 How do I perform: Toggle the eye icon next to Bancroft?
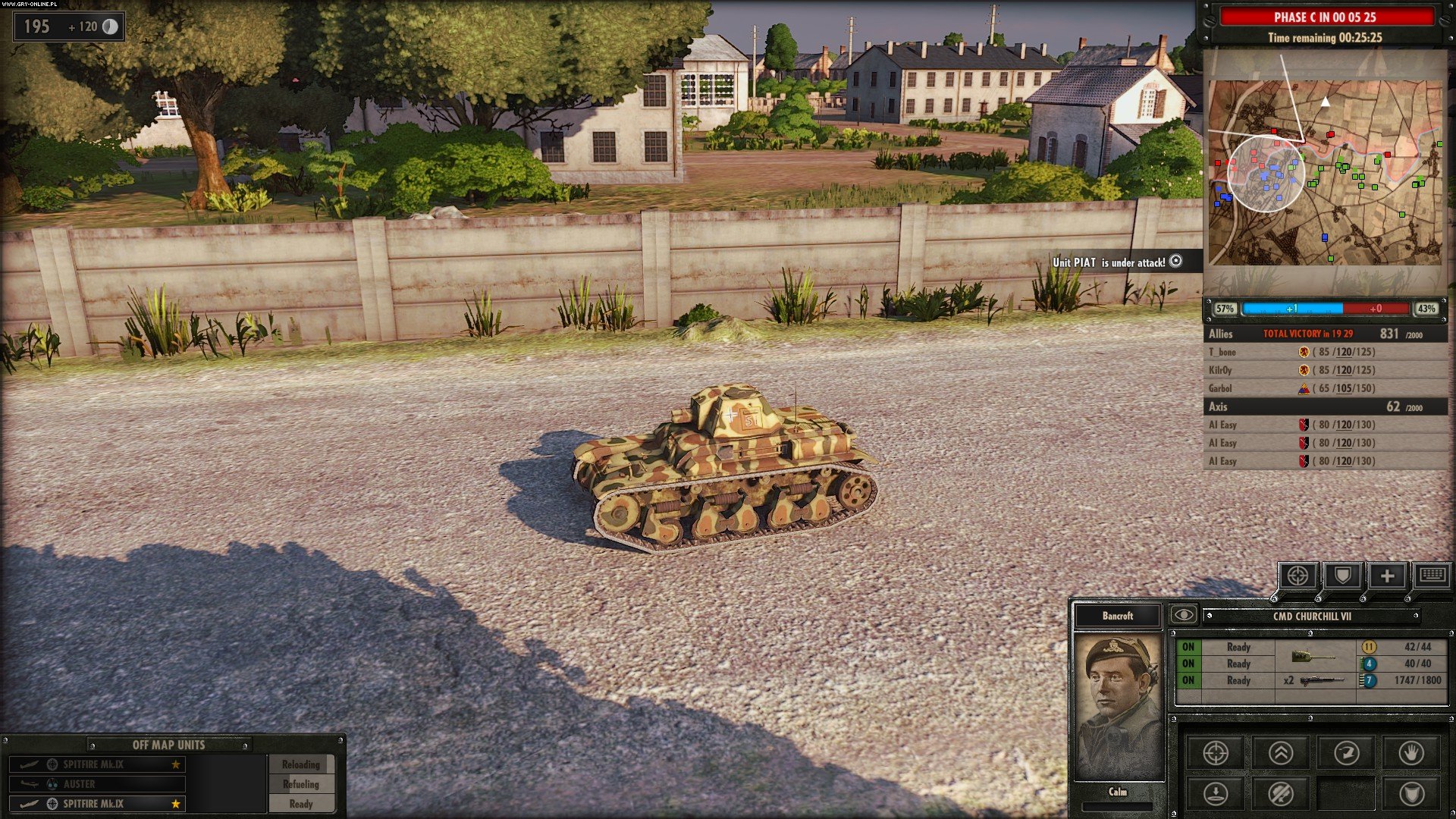coord(1183,615)
